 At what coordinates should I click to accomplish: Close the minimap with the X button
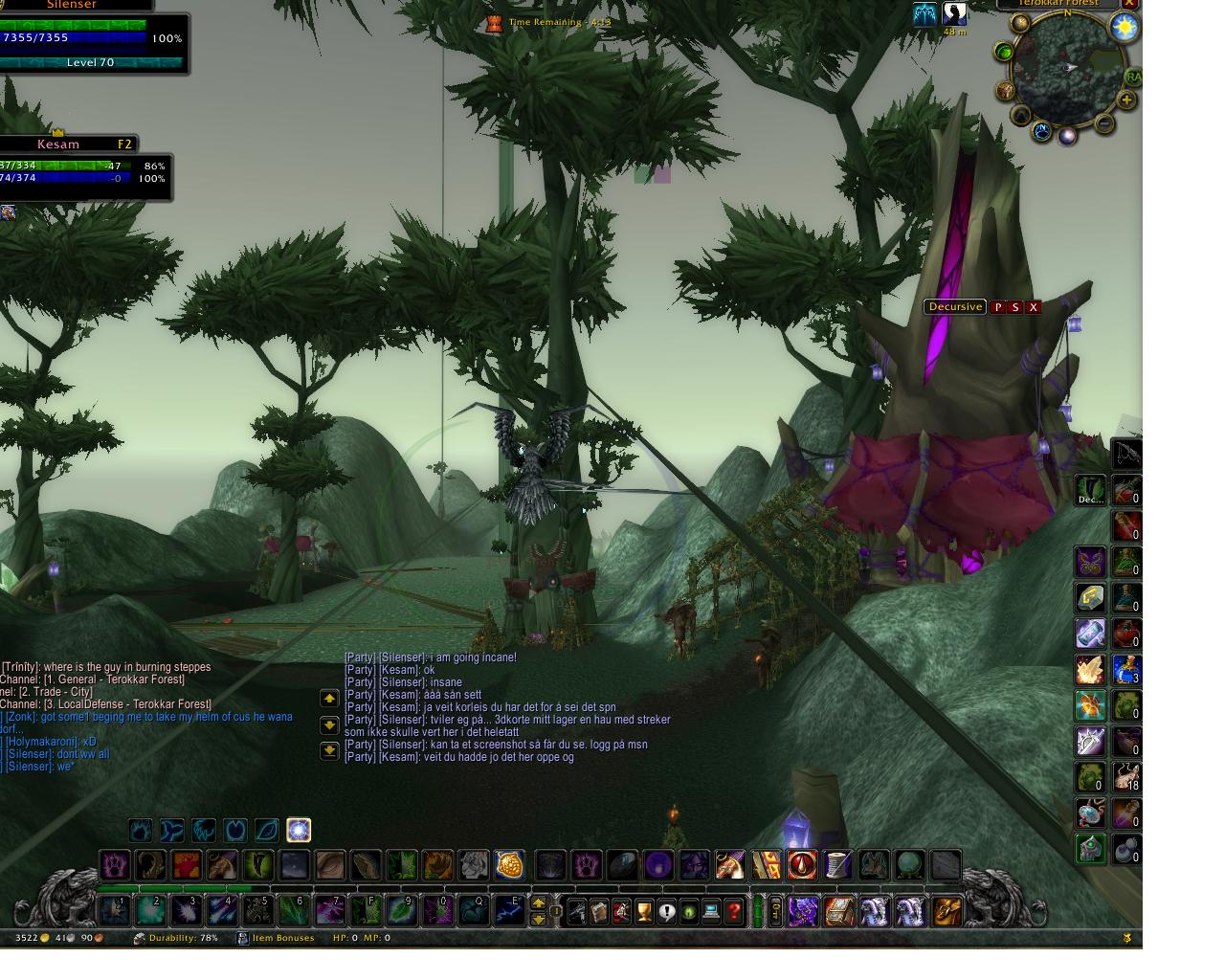coord(1129,4)
